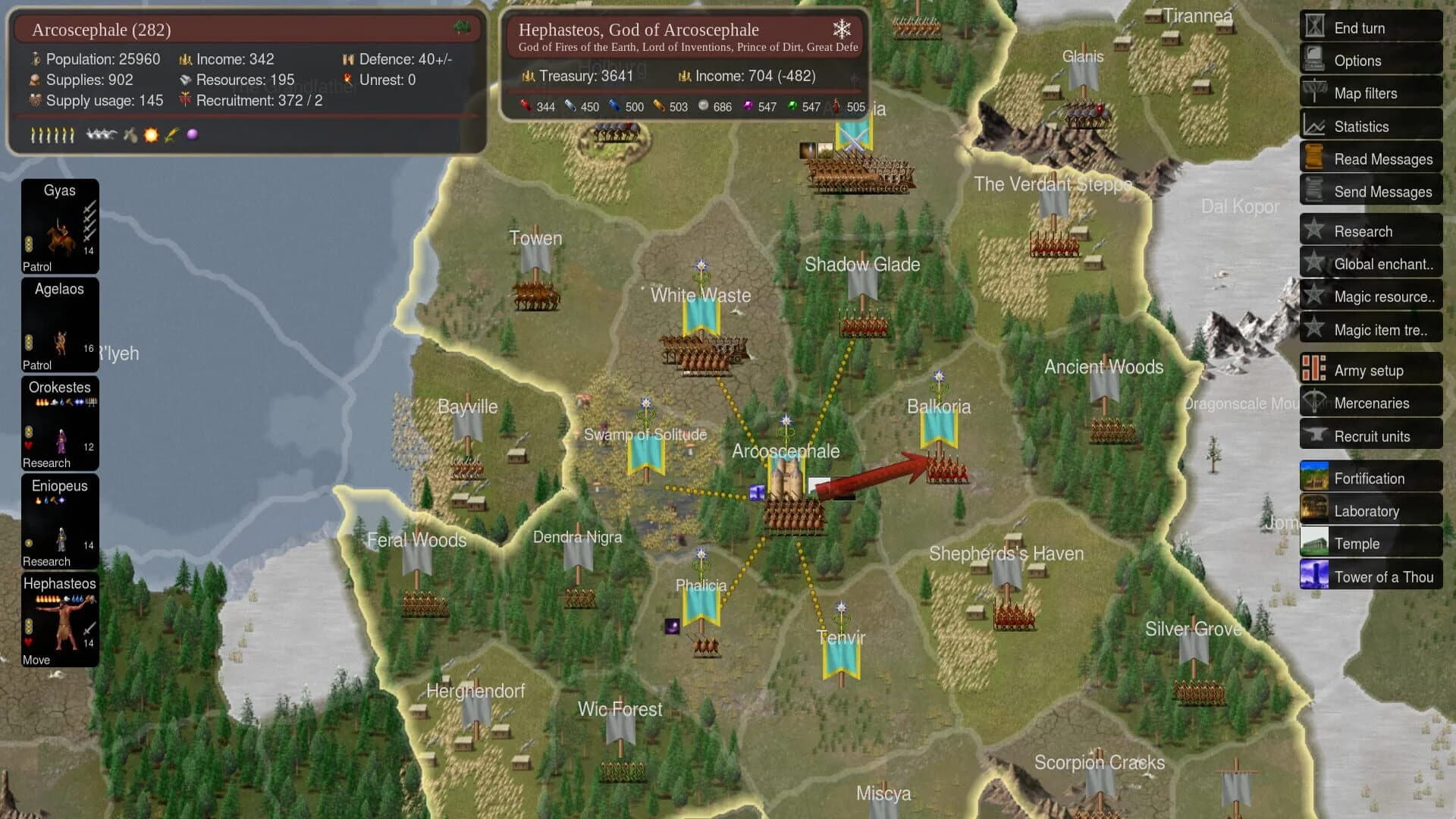Click the Mercenaries crossbow icon

[1313, 403]
